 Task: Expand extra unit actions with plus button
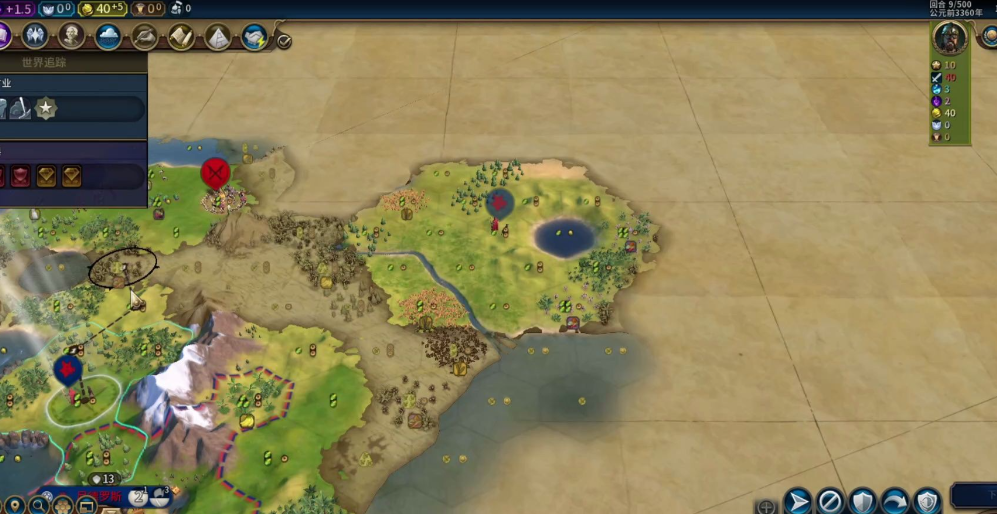(766, 506)
